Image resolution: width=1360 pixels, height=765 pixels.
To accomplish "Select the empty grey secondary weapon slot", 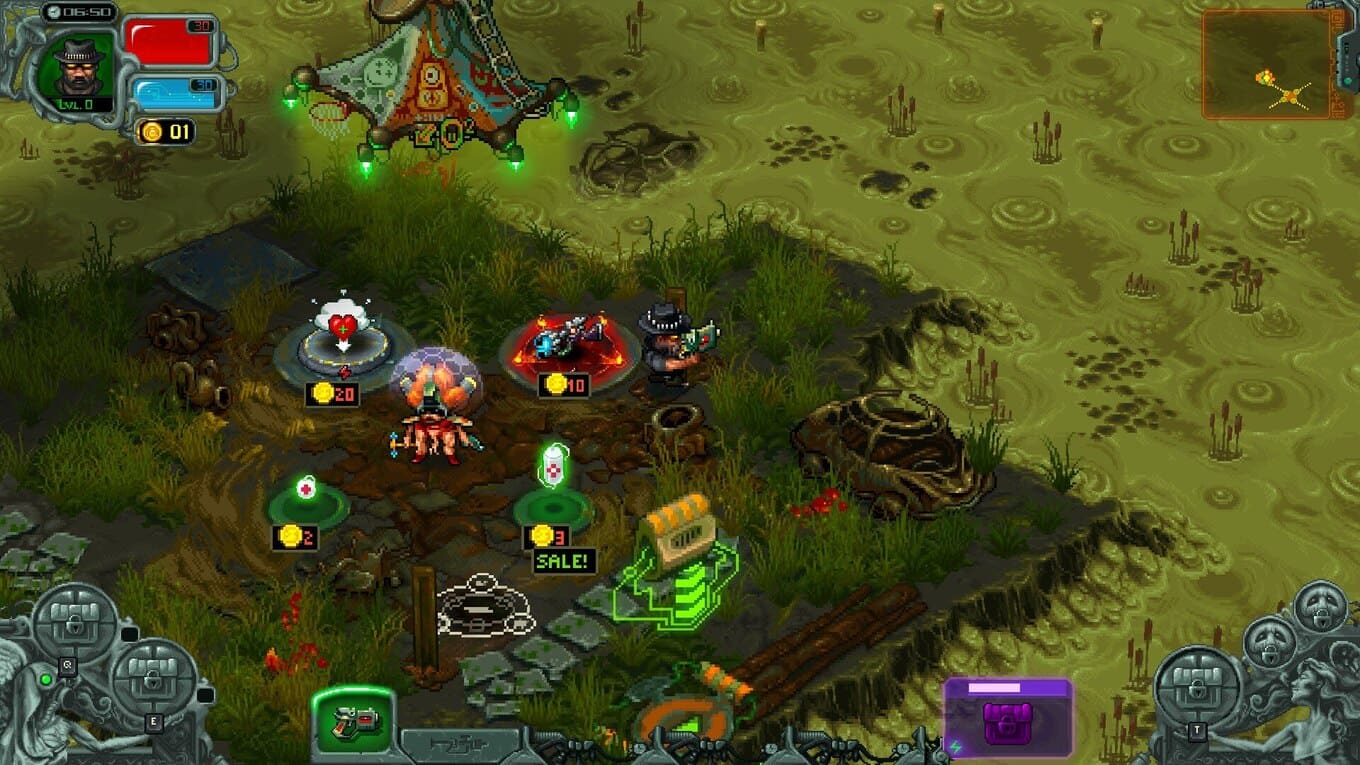I will point(461,742).
